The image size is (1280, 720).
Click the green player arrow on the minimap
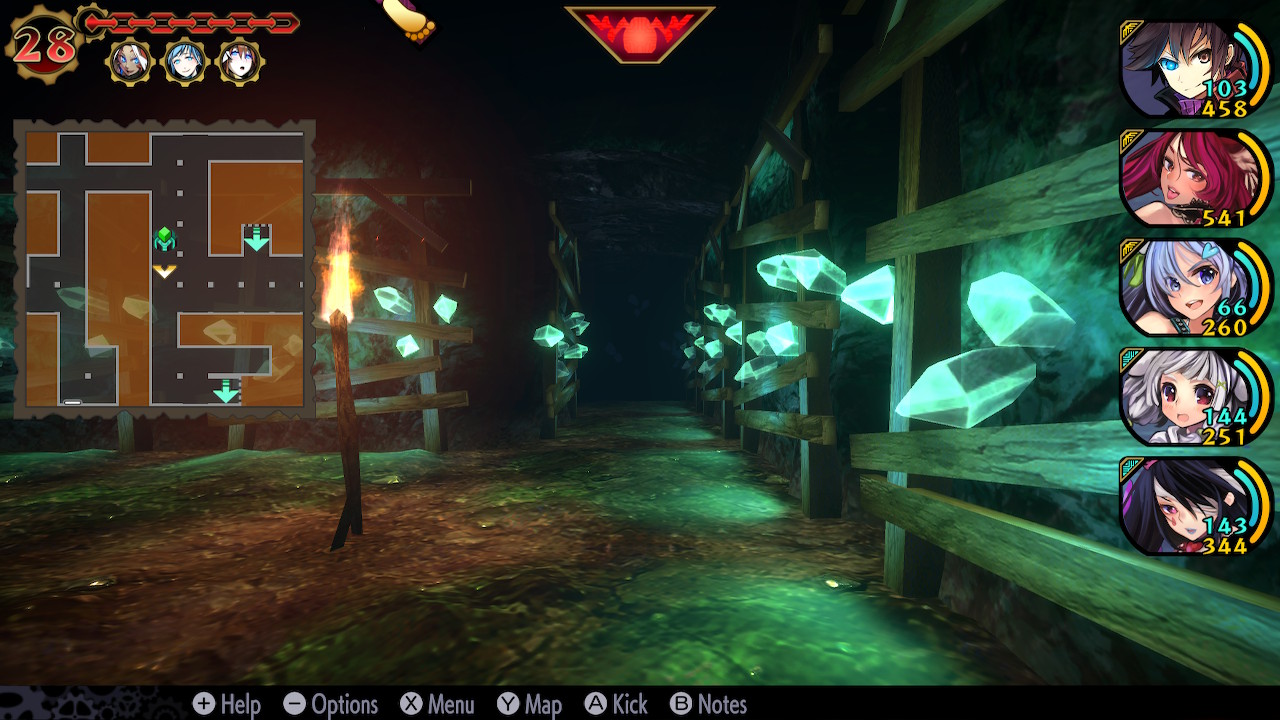click(x=163, y=238)
